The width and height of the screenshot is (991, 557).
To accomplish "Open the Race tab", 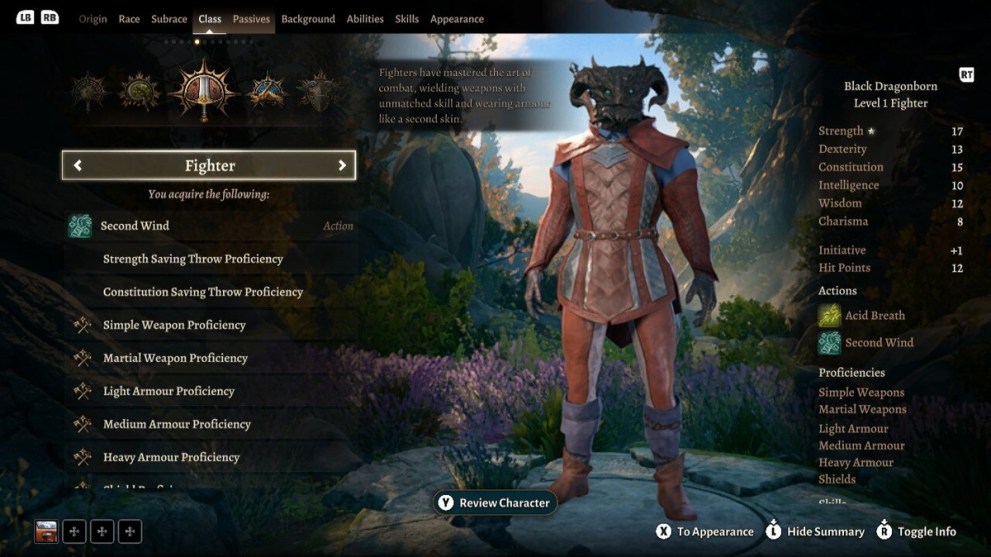I will tap(129, 19).
